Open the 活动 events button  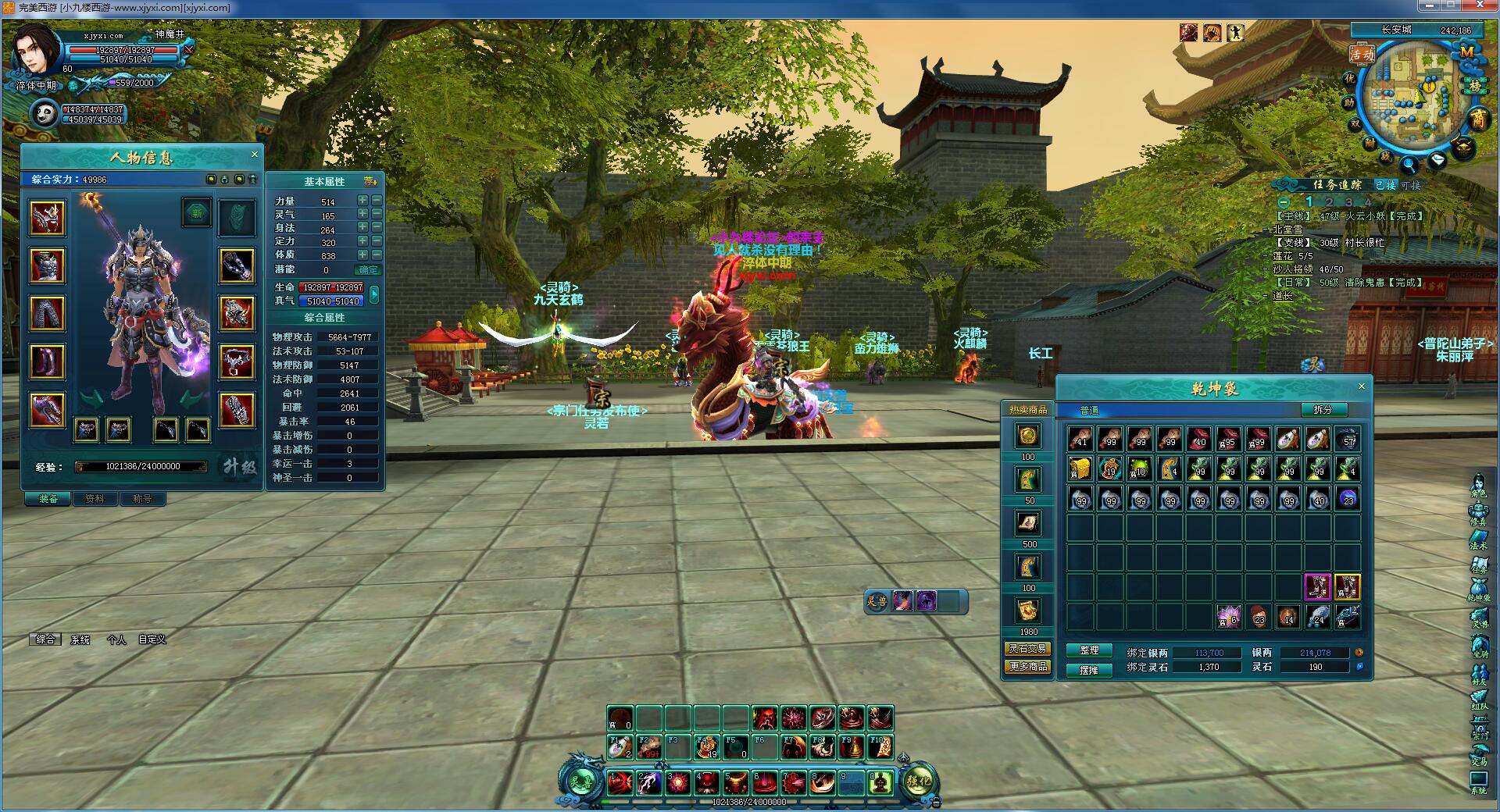1362,54
